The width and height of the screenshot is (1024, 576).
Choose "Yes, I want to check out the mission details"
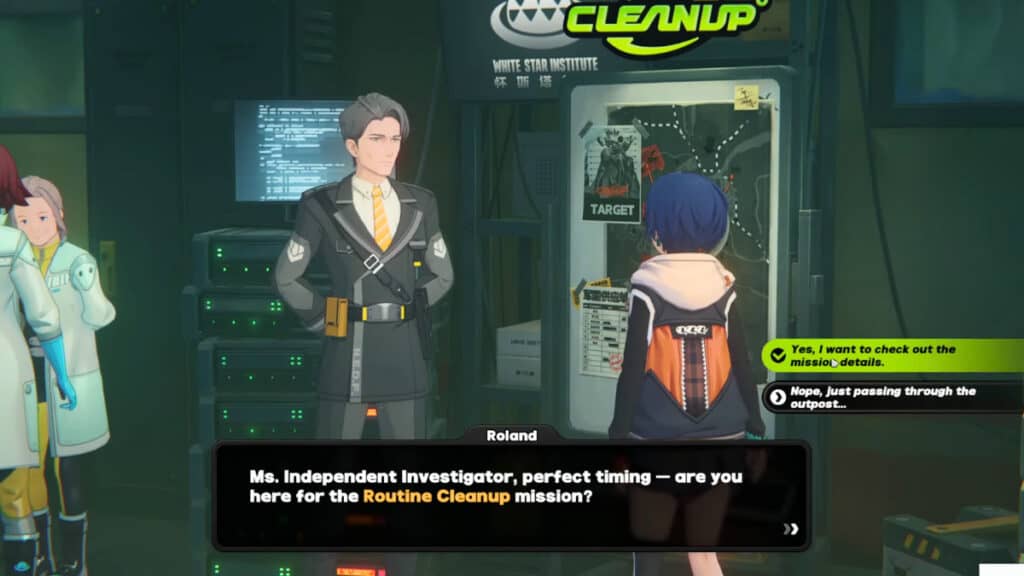point(880,356)
